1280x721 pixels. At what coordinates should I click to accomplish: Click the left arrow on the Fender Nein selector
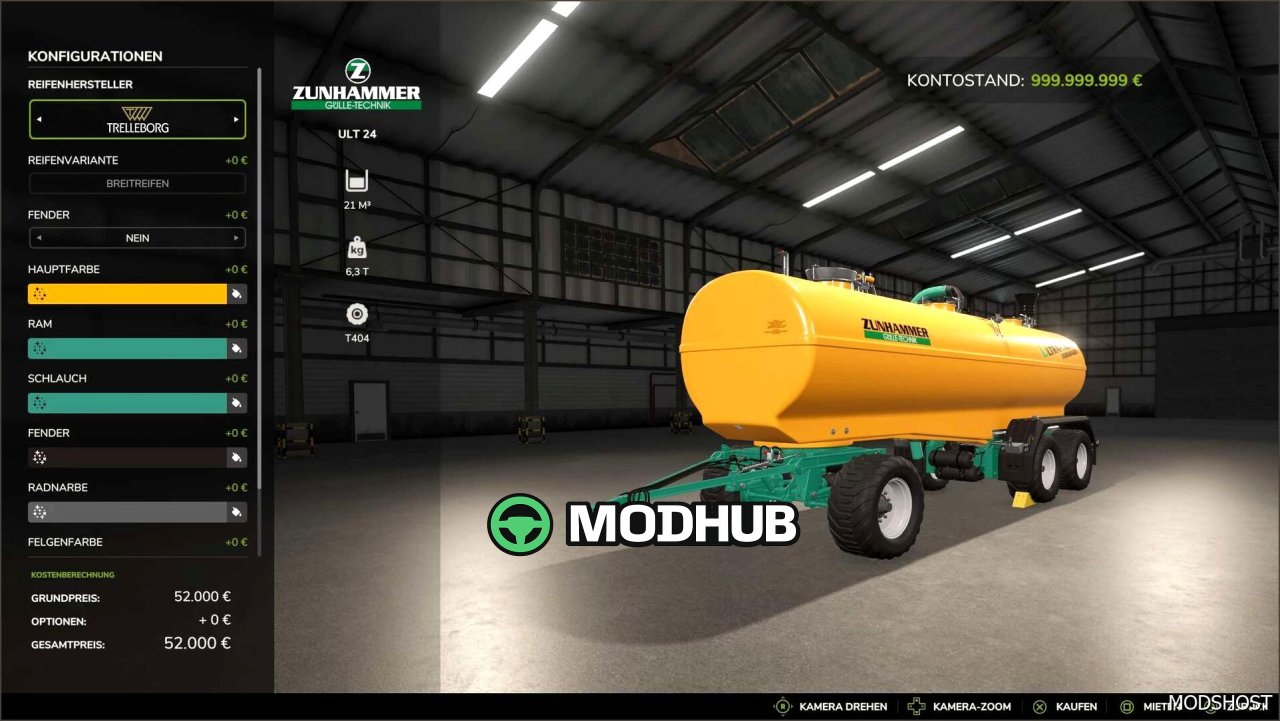(x=39, y=238)
